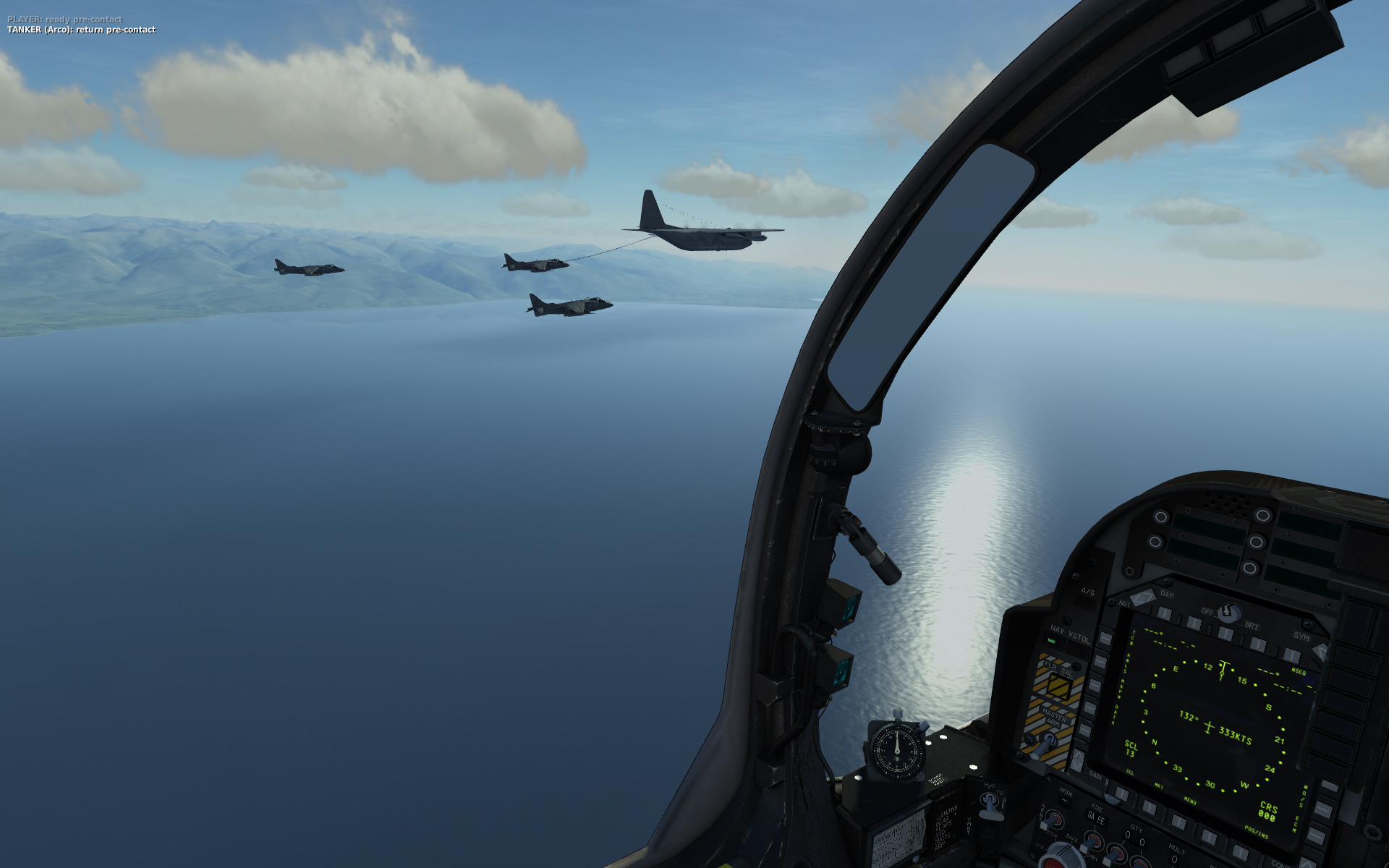The height and width of the screenshot is (868, 1389).
Task: Flip the MASTER ARM toggle switch
Action: 1047,741
